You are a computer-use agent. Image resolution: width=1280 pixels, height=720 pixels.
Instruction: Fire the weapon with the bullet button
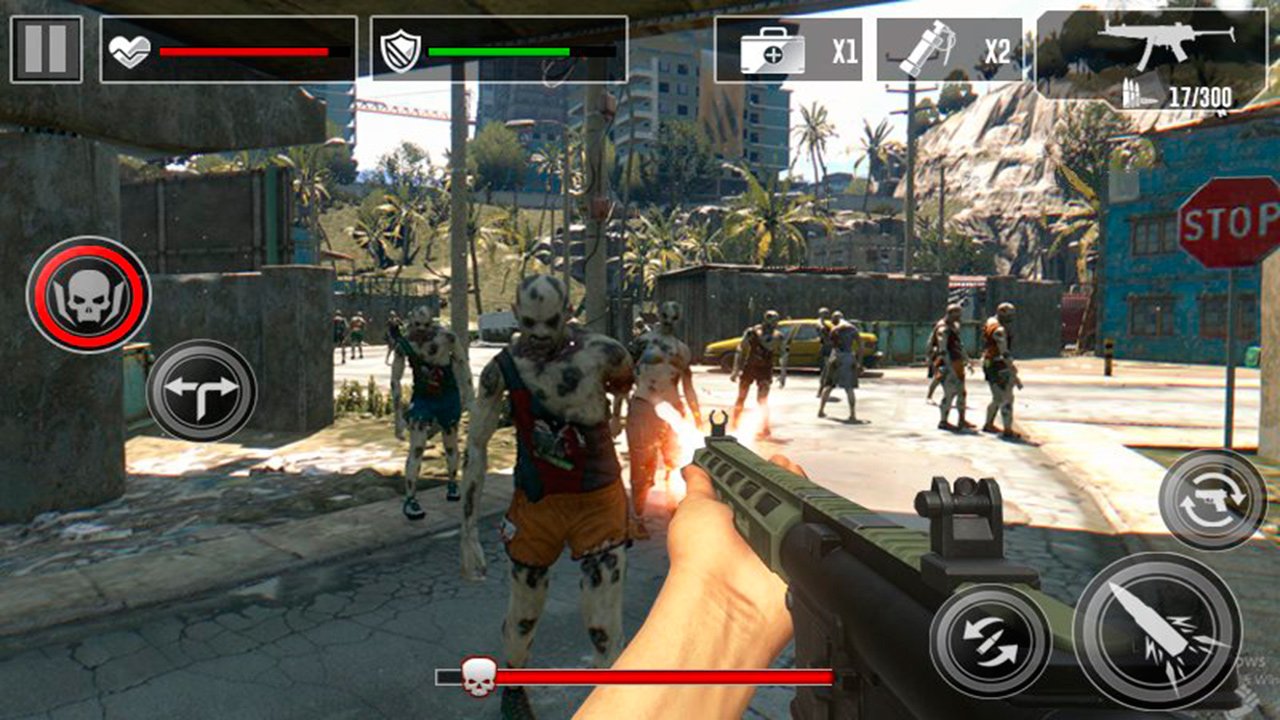point(1157,630)
